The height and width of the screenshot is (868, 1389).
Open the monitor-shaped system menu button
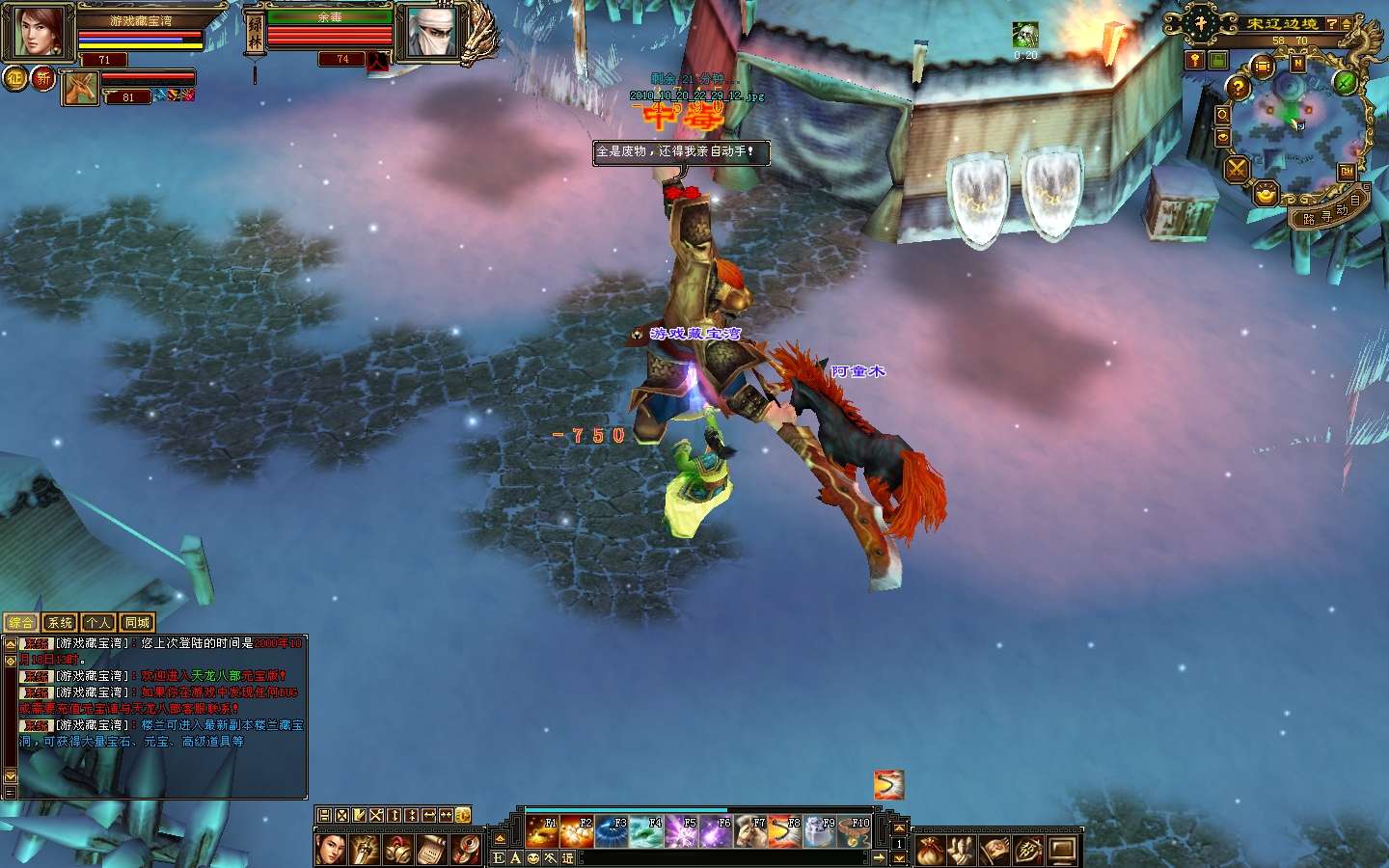tap(1062, 851)
